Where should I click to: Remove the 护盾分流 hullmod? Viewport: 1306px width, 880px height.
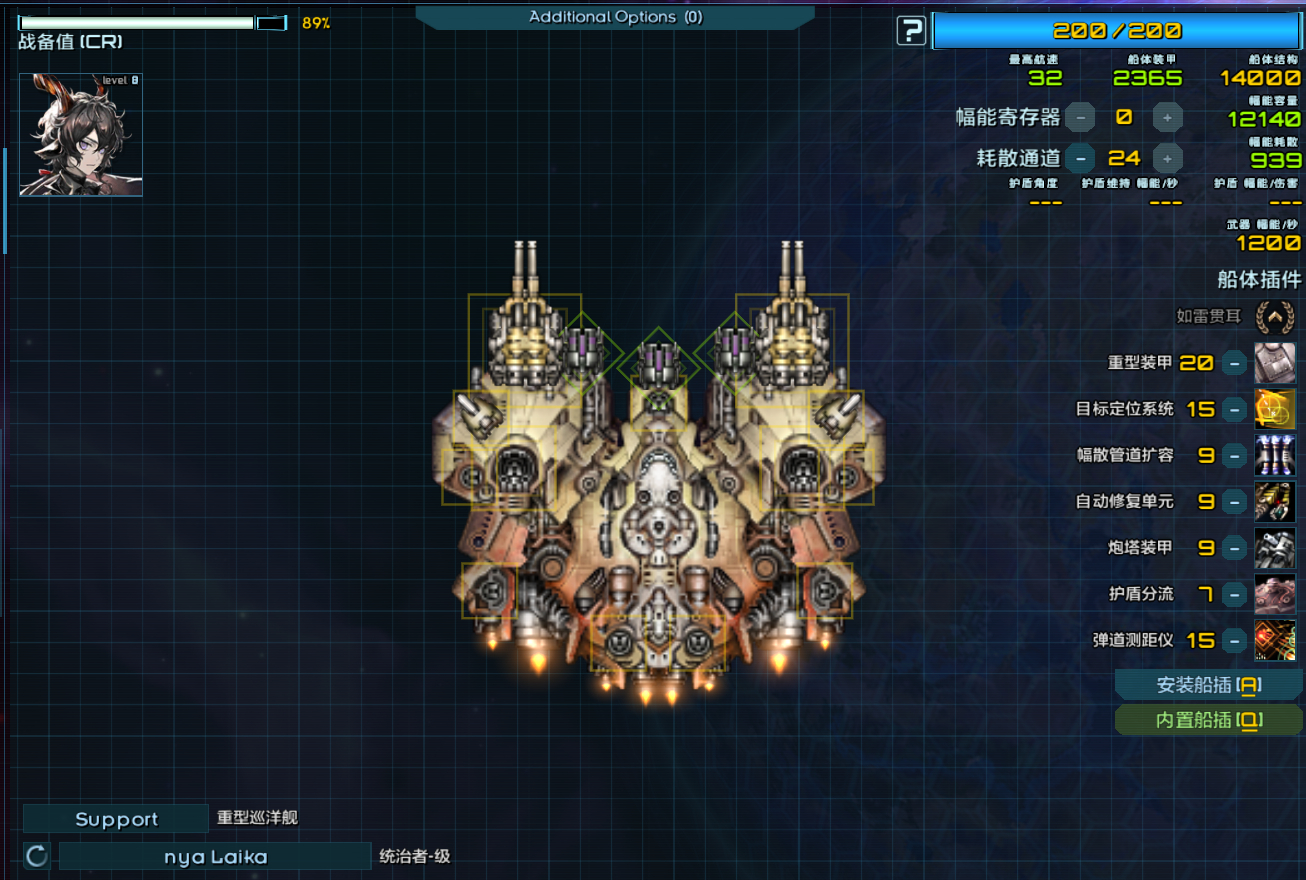[1237, 594]
